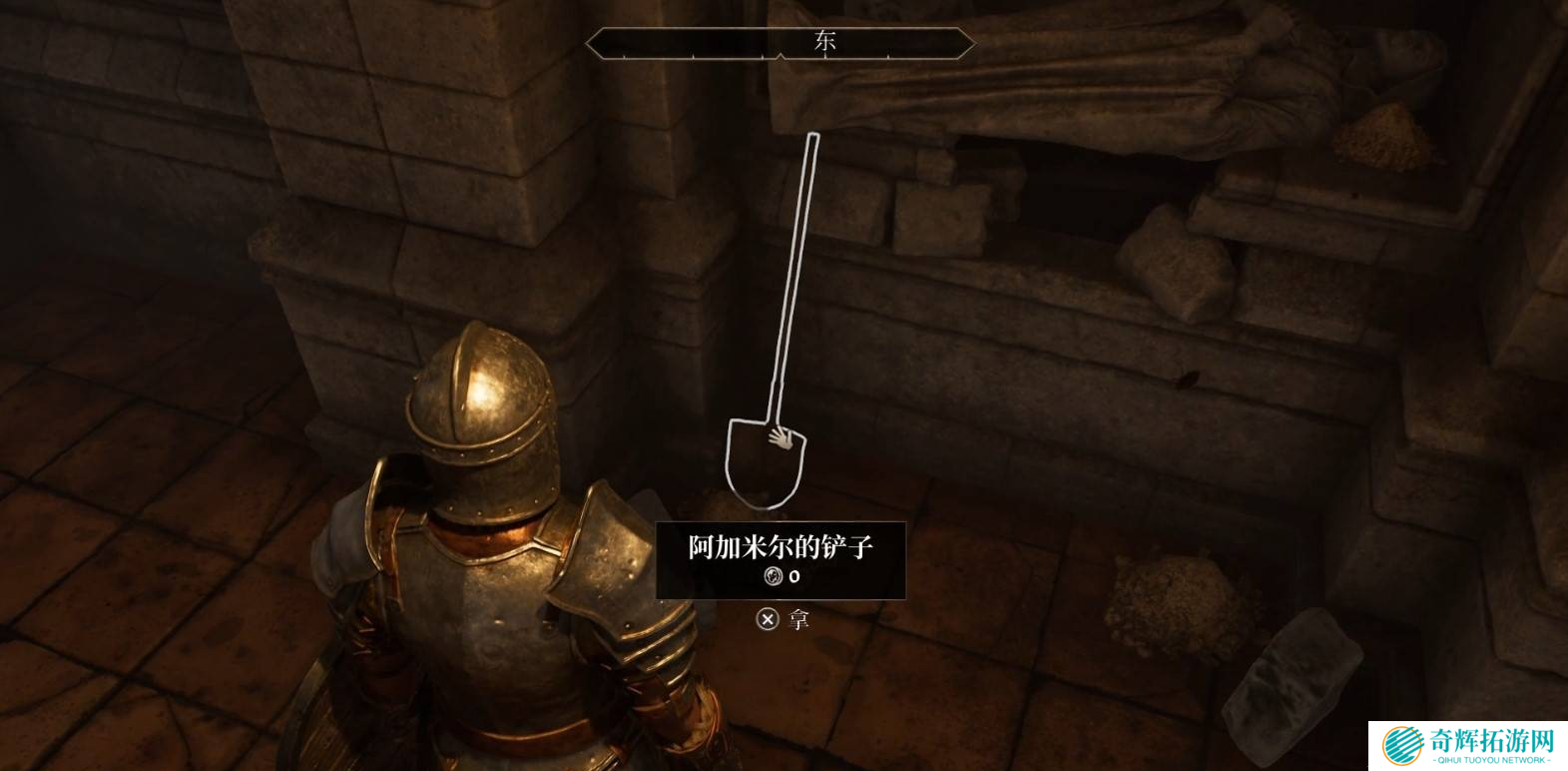Click the compass bar showing 东
Image resolution: width=1568 pixels, height=771 pixels.
pos(780,43)
